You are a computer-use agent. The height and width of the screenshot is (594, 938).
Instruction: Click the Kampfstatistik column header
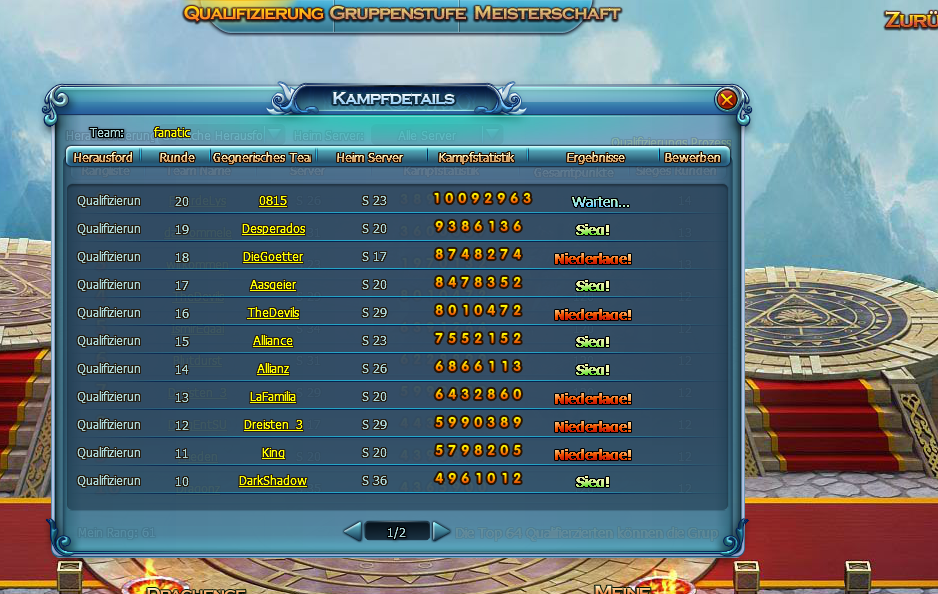[476, 157]
